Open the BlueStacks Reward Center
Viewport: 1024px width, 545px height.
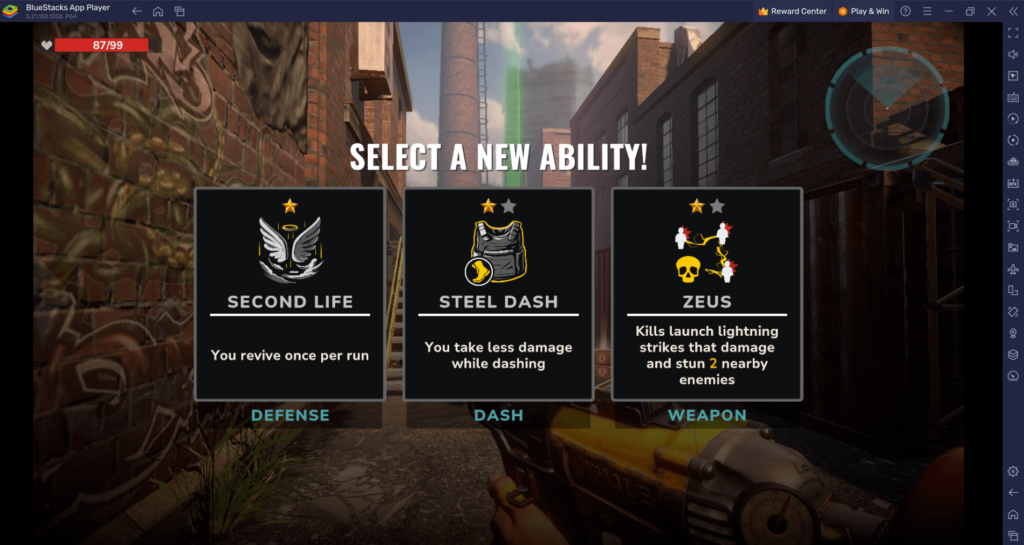pos(792,11)
